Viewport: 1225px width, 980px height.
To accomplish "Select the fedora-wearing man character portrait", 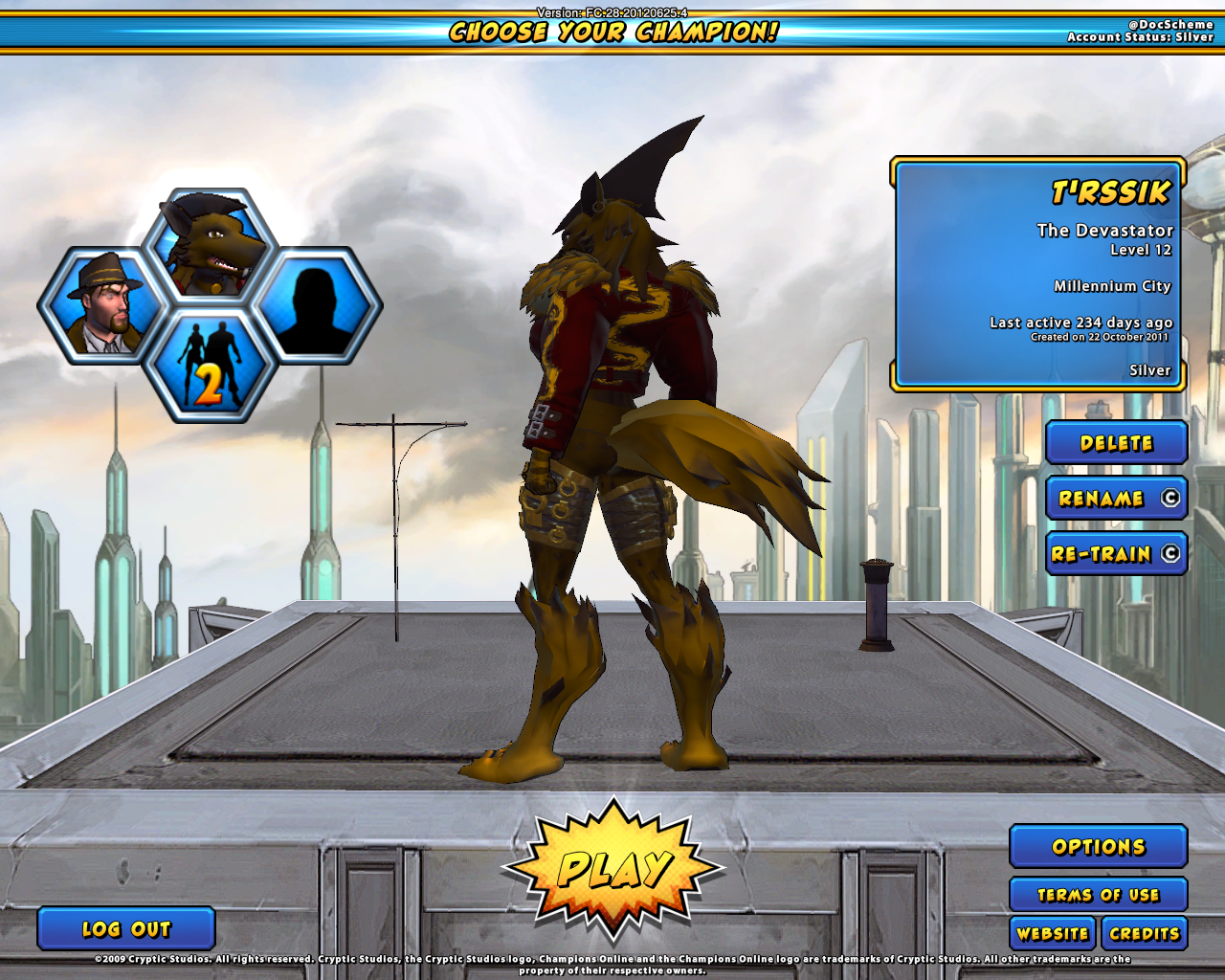I will (x=102, y=306).
